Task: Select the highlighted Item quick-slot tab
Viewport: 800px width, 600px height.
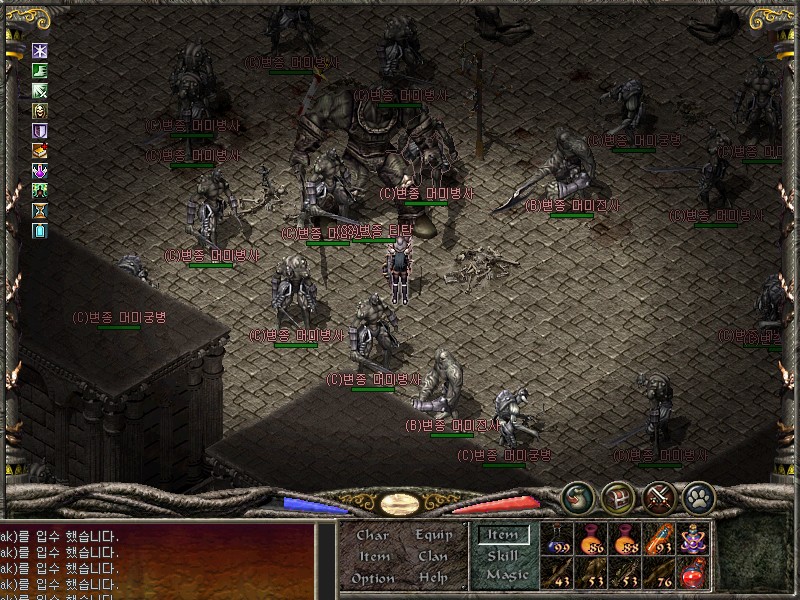Action: 504,536
